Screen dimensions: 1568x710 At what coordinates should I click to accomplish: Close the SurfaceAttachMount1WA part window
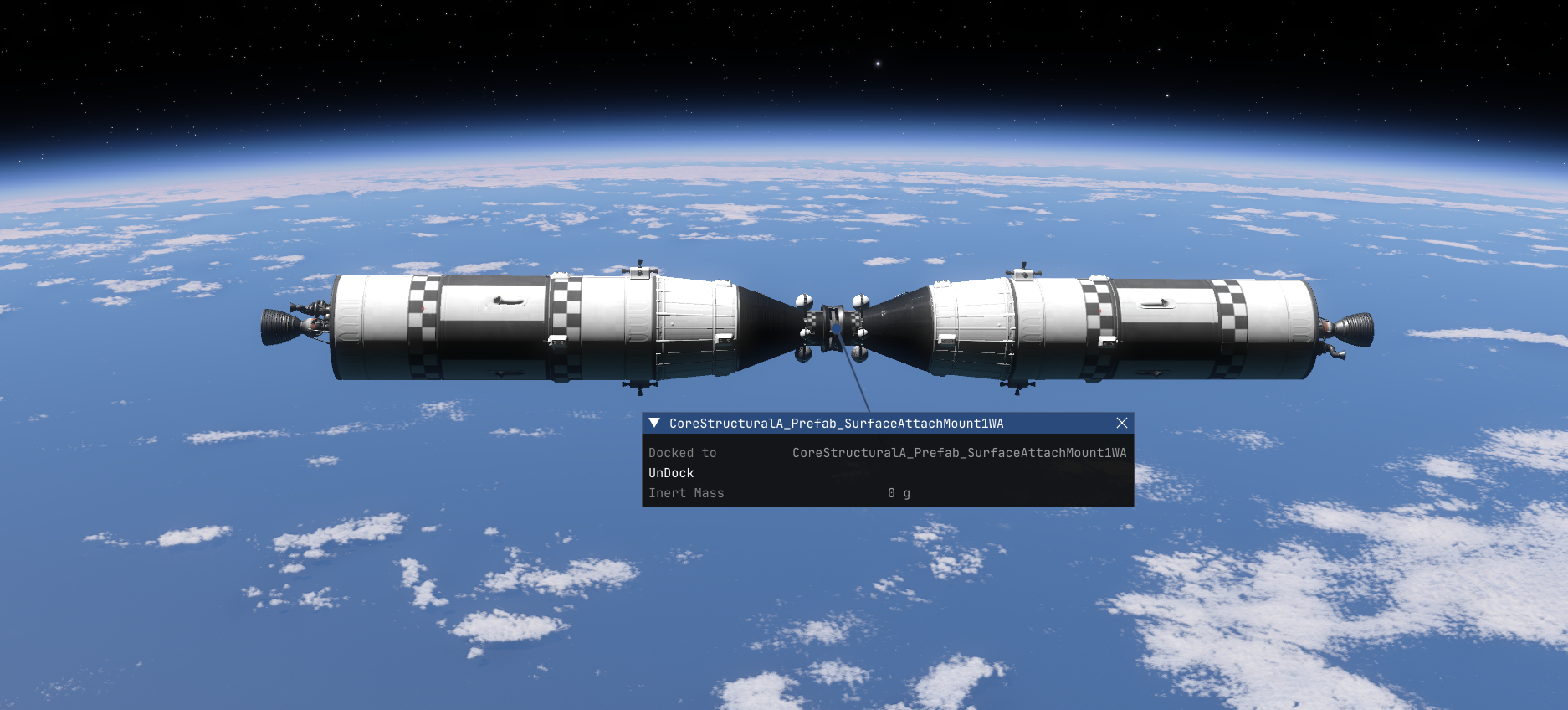[1122, 423]
